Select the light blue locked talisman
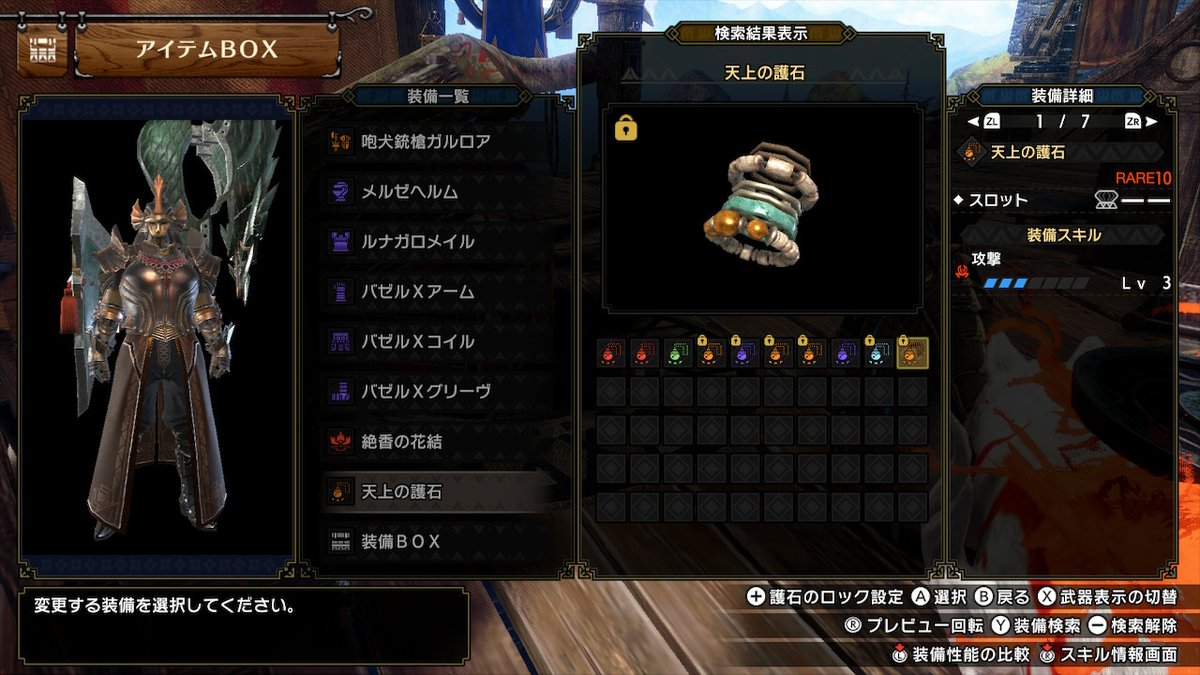 coord(879,353)
